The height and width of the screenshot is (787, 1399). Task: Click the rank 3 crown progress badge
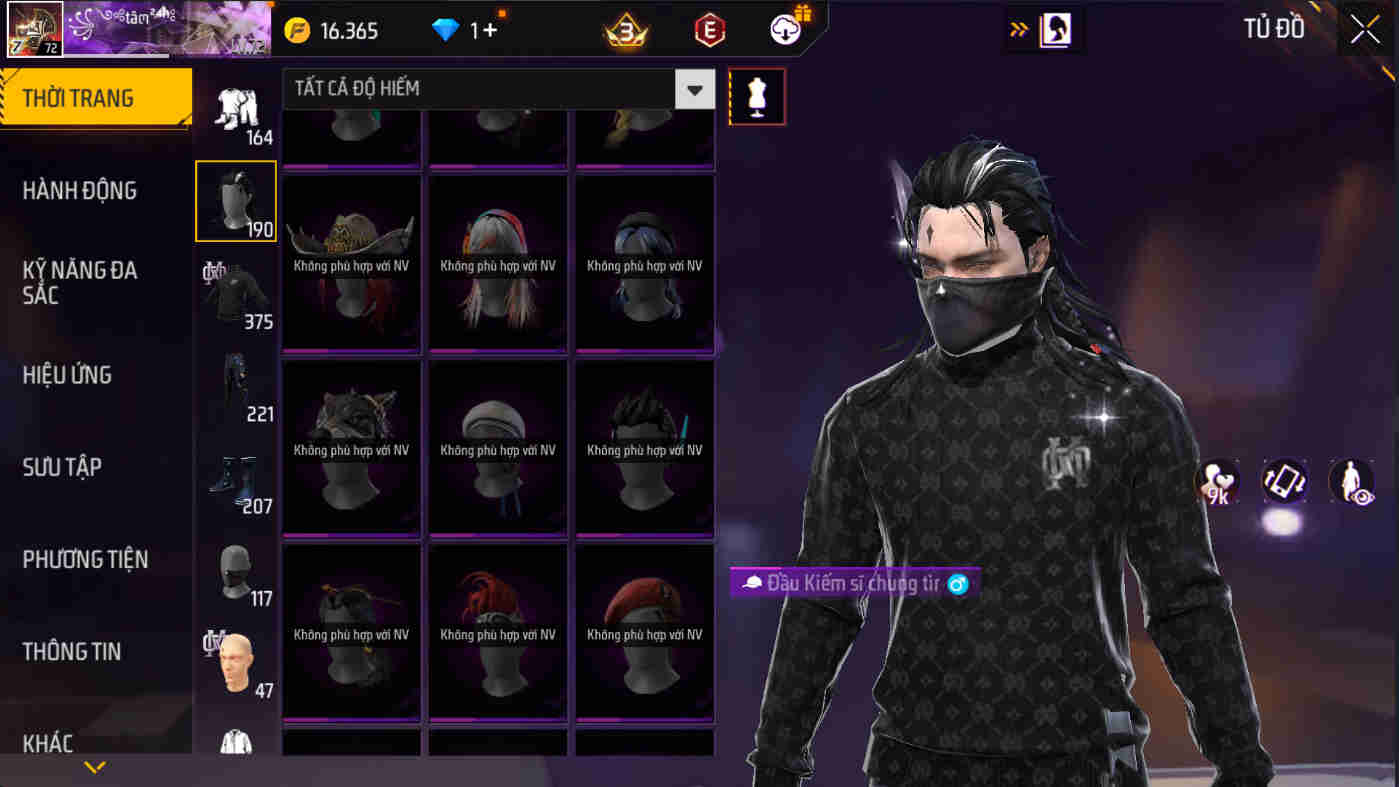pyautogui.click(x=626, y=29)
